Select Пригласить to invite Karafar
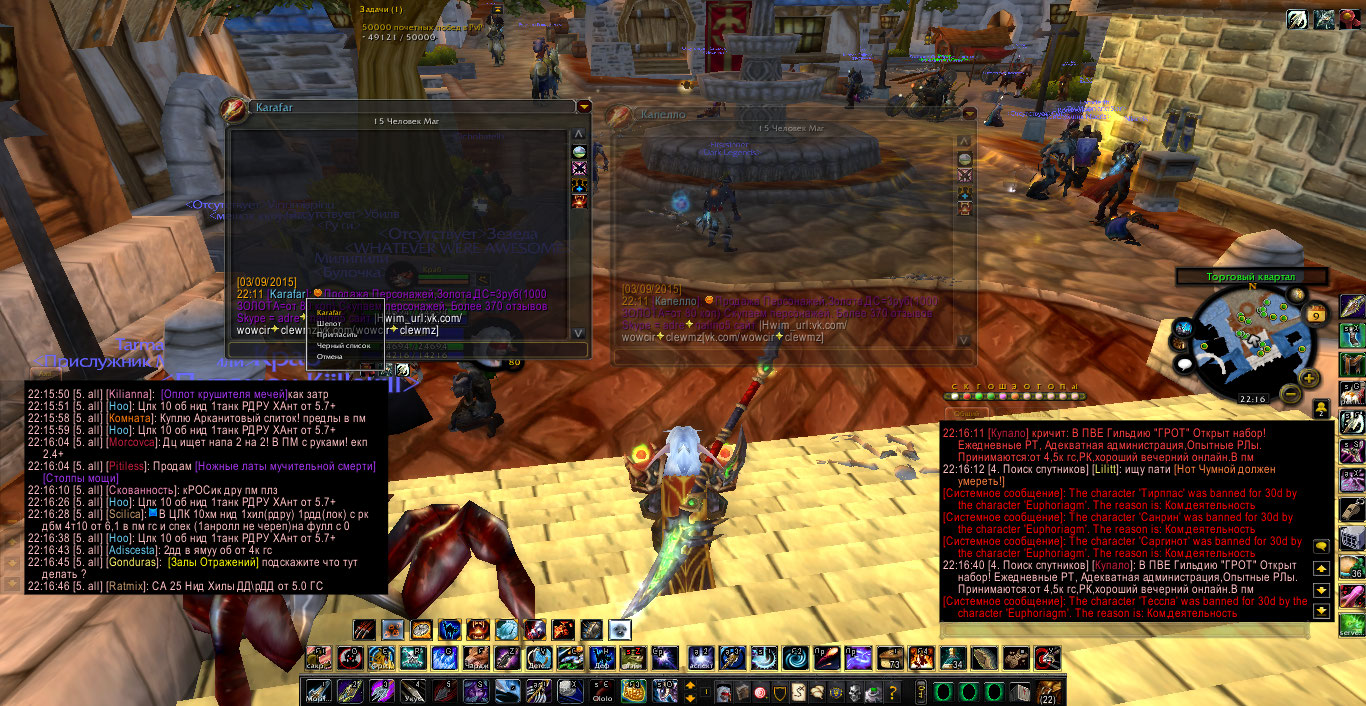This screenshot has width=1366, height=706. pos(336,335)
